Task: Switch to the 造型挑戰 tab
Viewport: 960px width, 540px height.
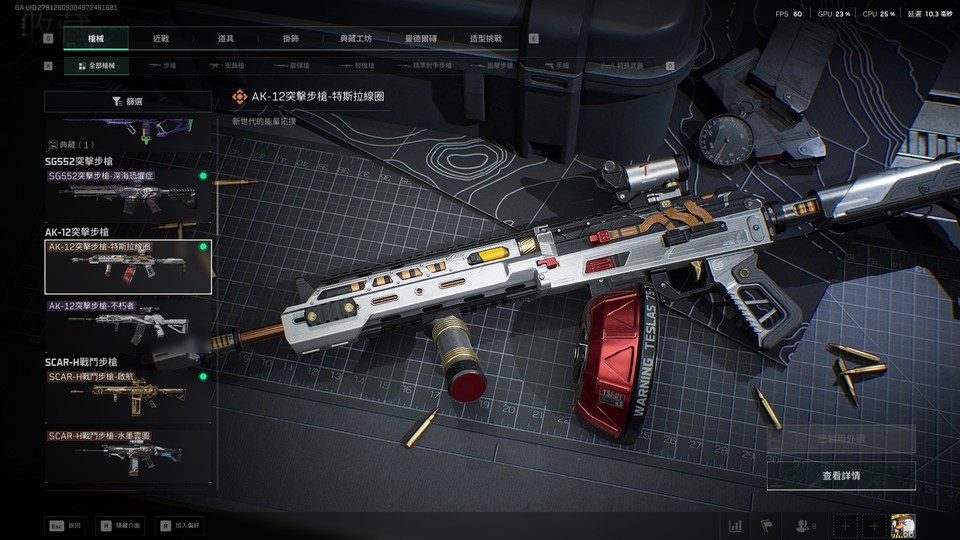Action: point(486,39)
